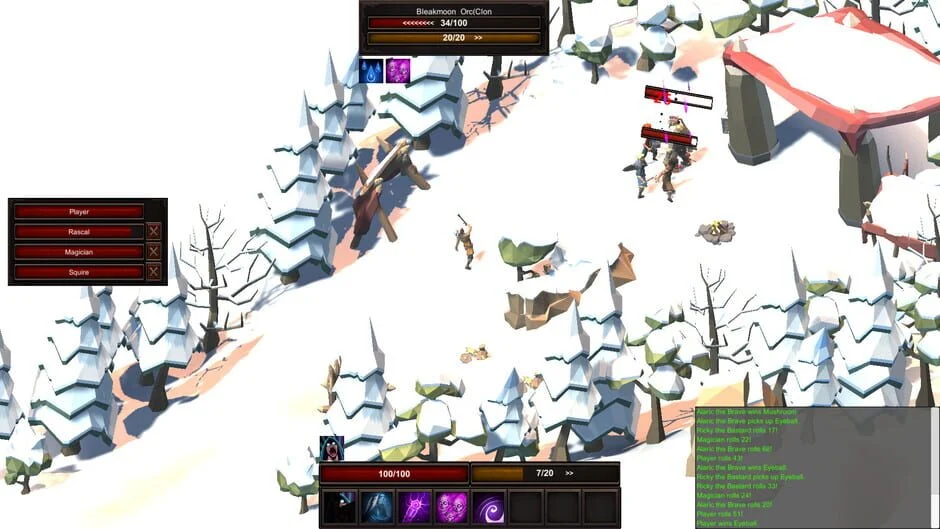Remove Rascal with the X button
This screenshot has width=940, height=529.
(154, 232)
